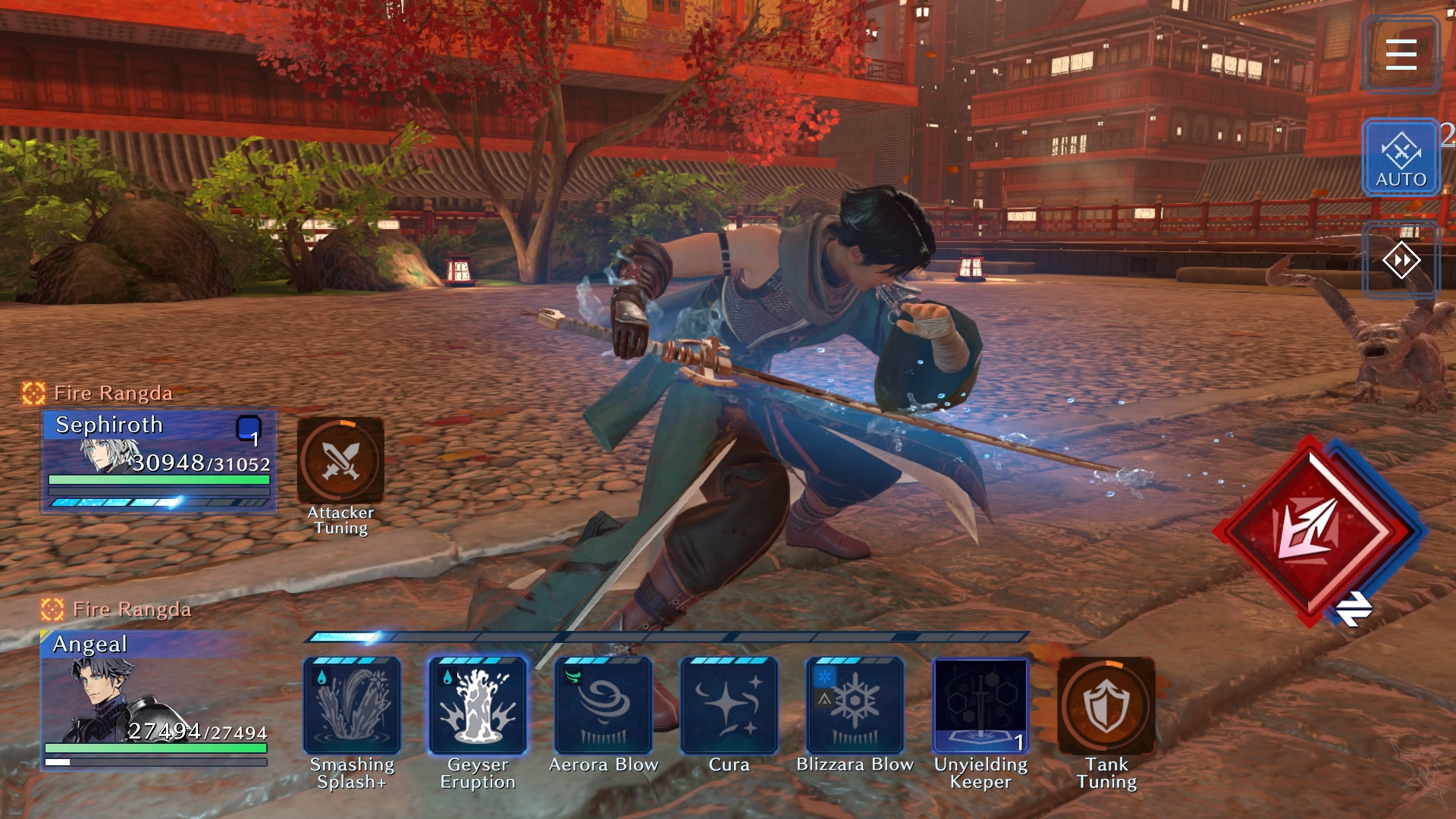
Task: Click the swap arrows beside limit diamond
Action: [1354, 609]
